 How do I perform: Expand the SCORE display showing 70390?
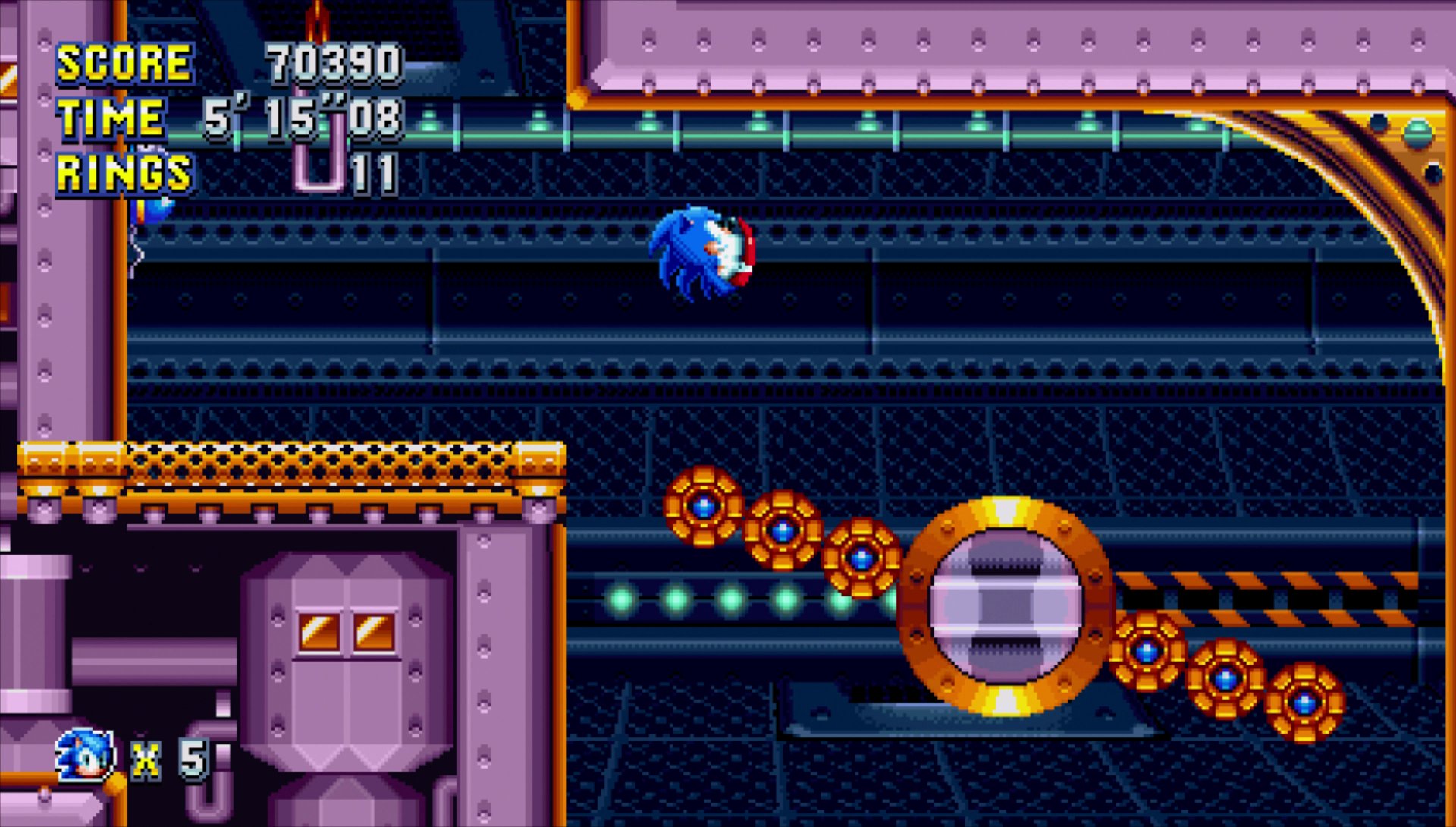[334, 62]
